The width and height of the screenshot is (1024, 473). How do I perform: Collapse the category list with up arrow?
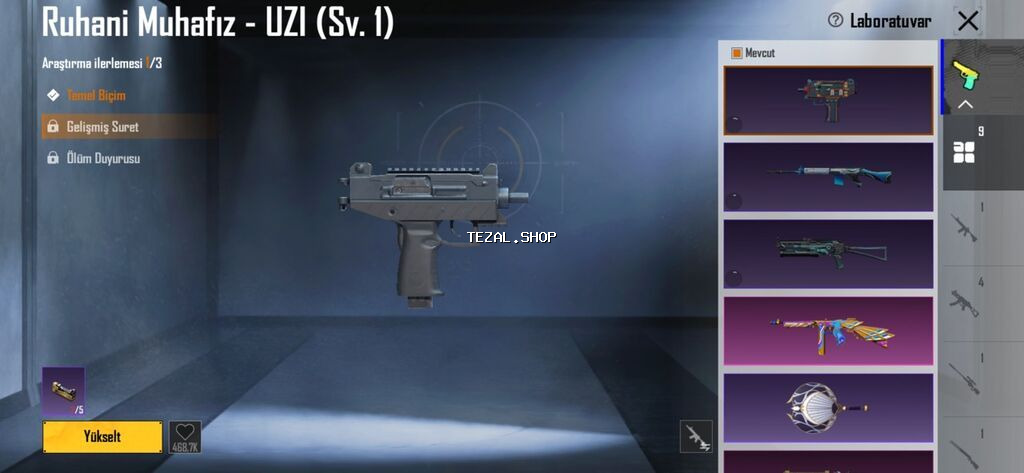[x=965, y=104]
